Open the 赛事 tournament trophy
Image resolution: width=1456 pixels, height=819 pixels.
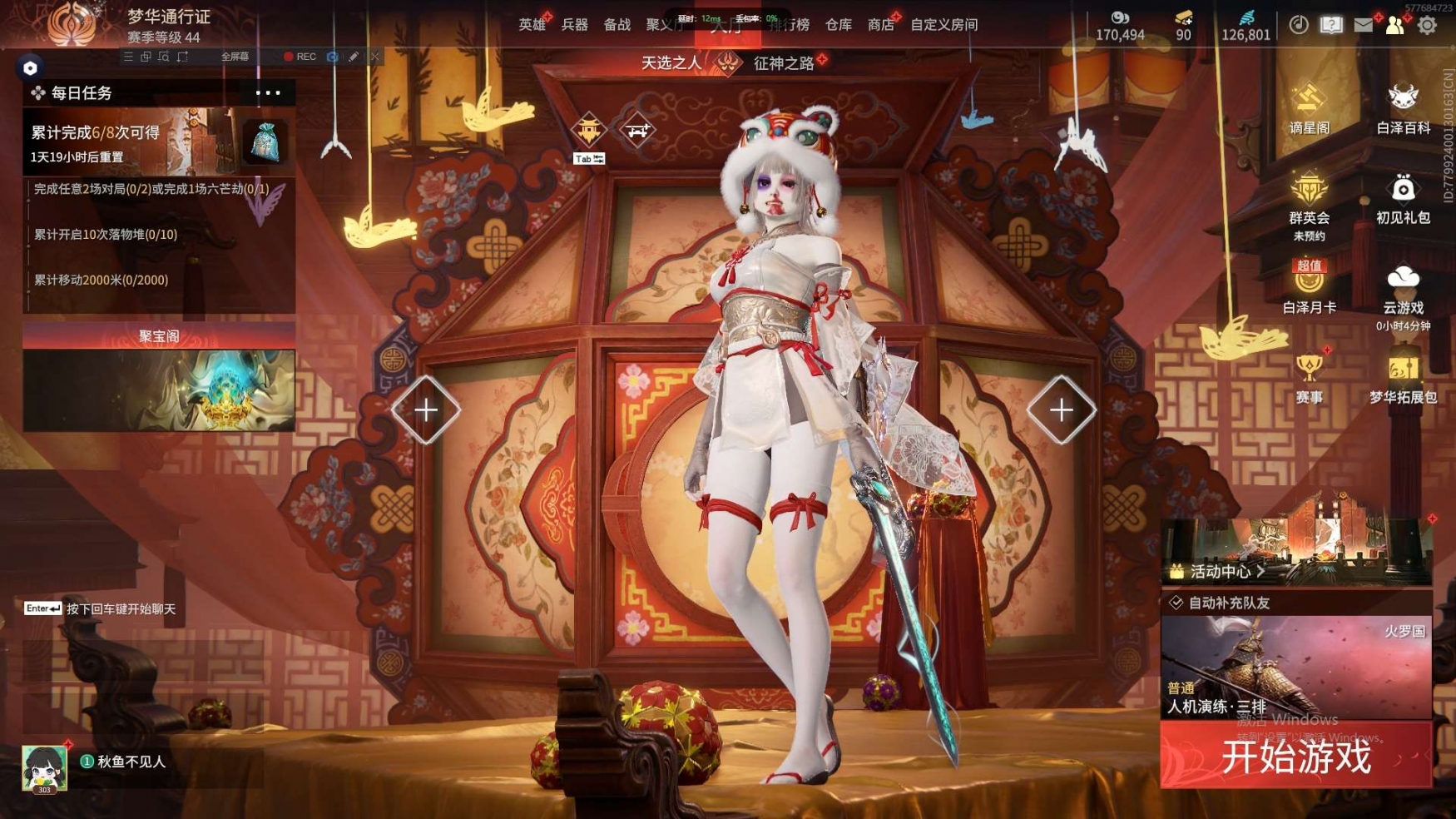[1309, 379]
